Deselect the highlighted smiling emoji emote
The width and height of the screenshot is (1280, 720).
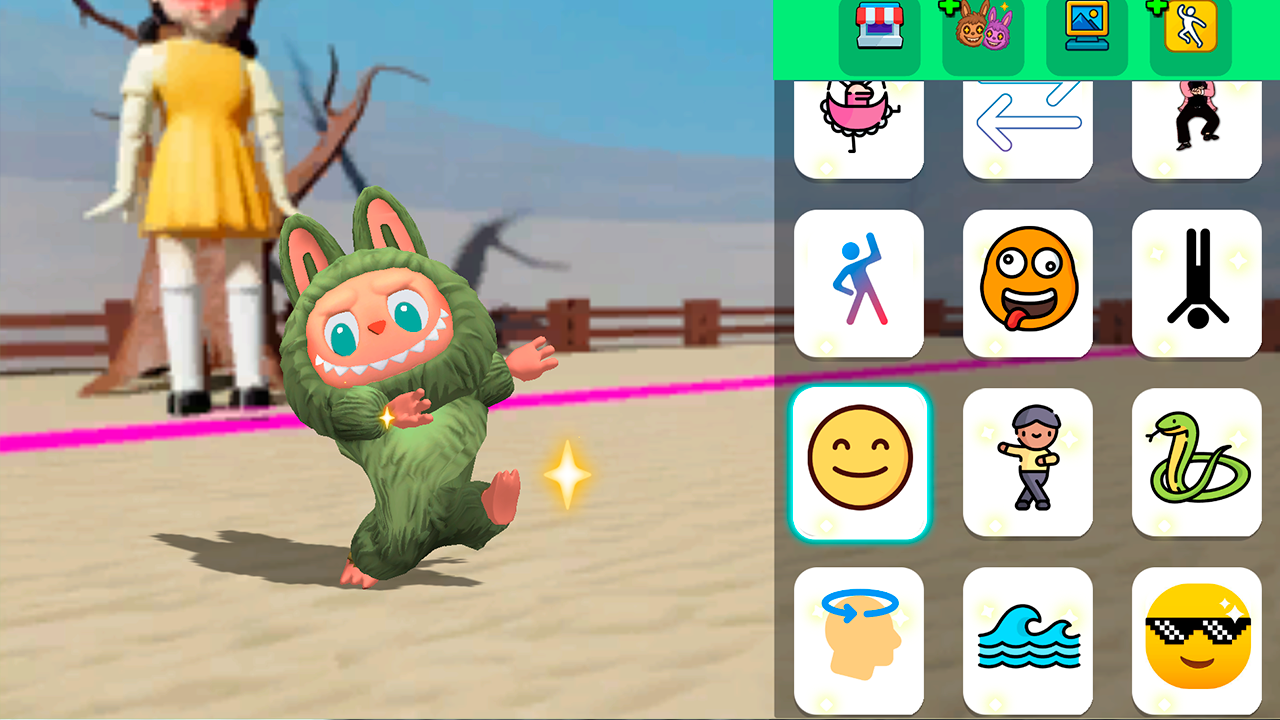click(859, 462)
